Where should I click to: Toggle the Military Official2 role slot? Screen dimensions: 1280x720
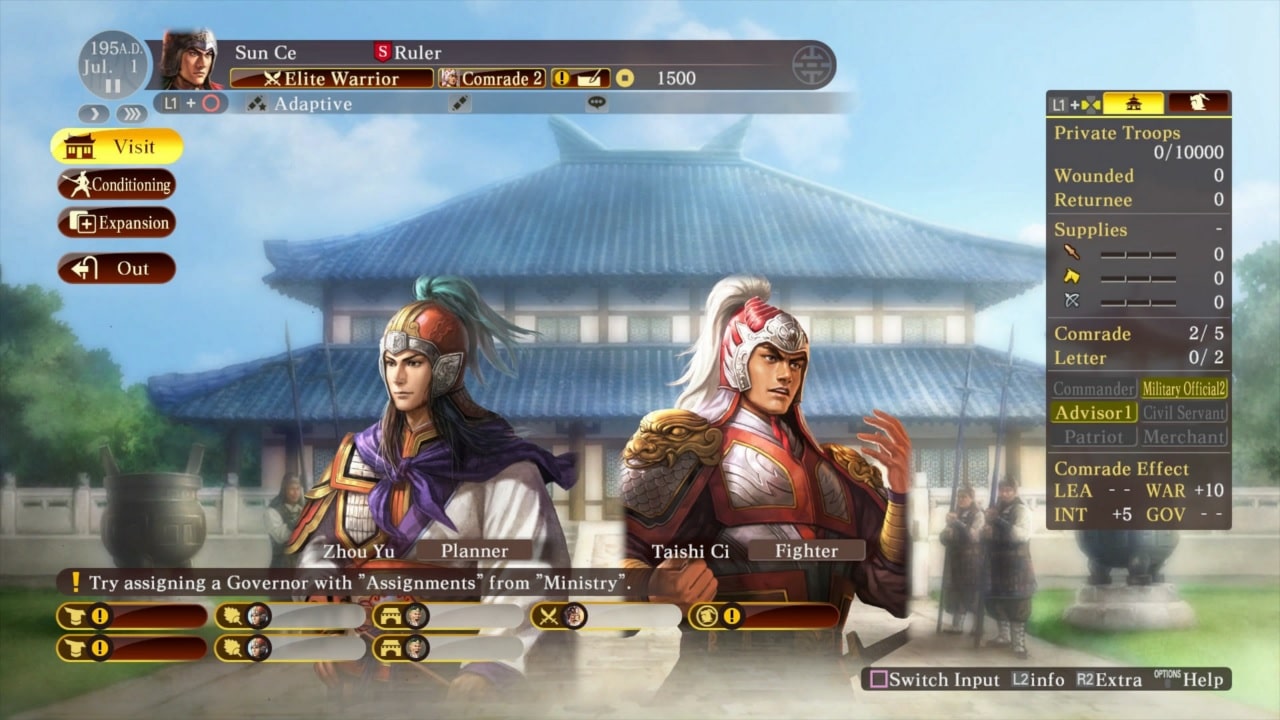pyautogui.click(x=1184, y=388)
